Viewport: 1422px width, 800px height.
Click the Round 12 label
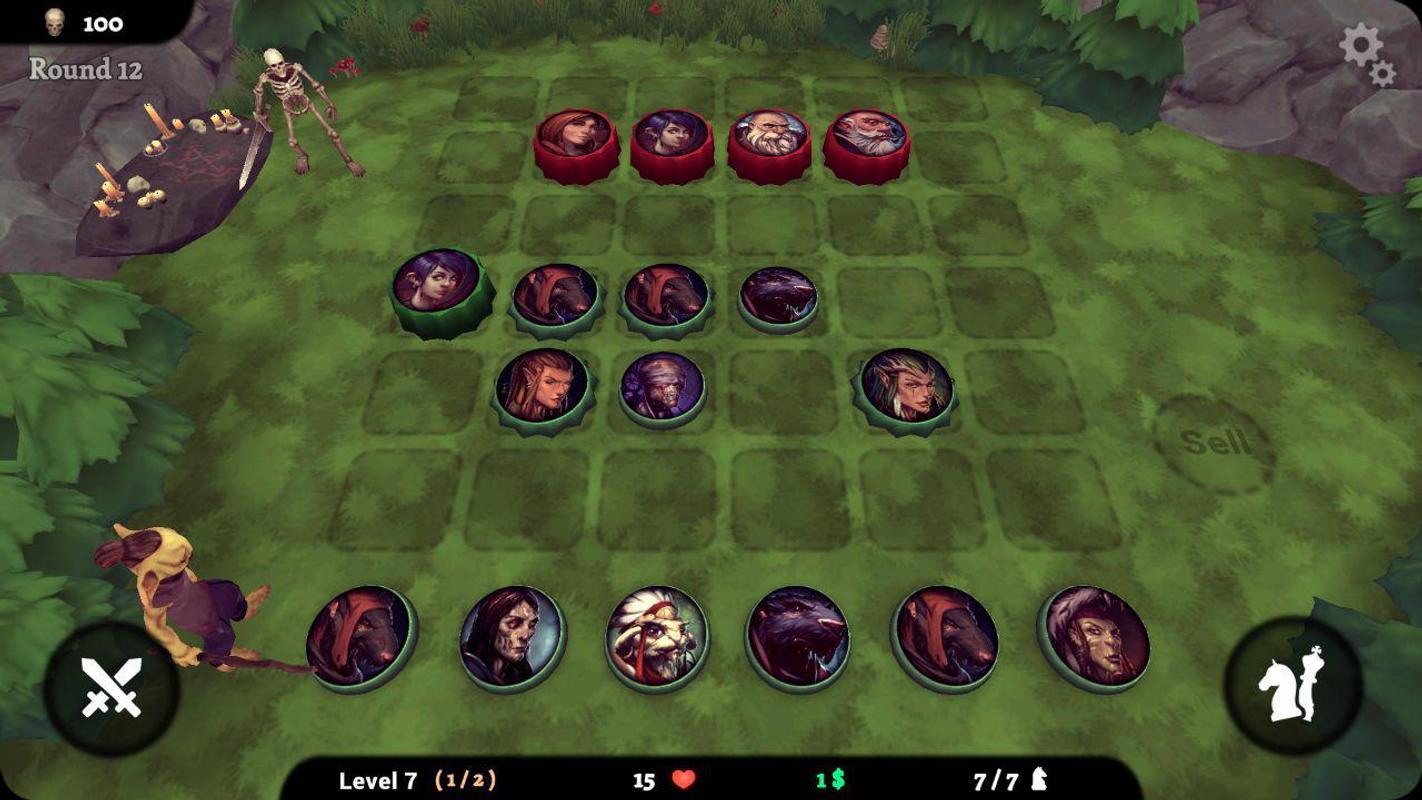(85, 70)
